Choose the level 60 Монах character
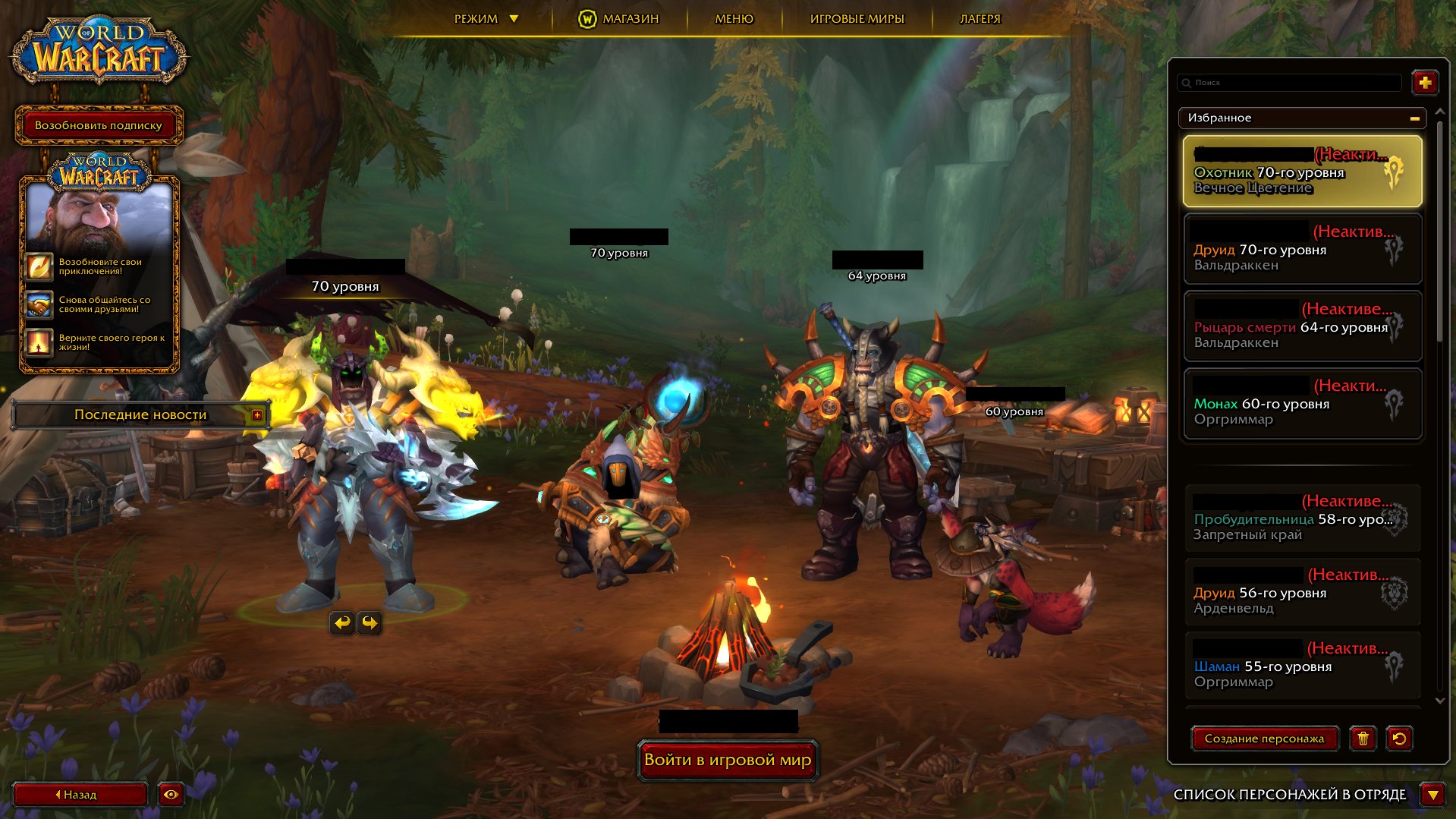Screen dimensions: 1456x819 [x=1302, y=404]
